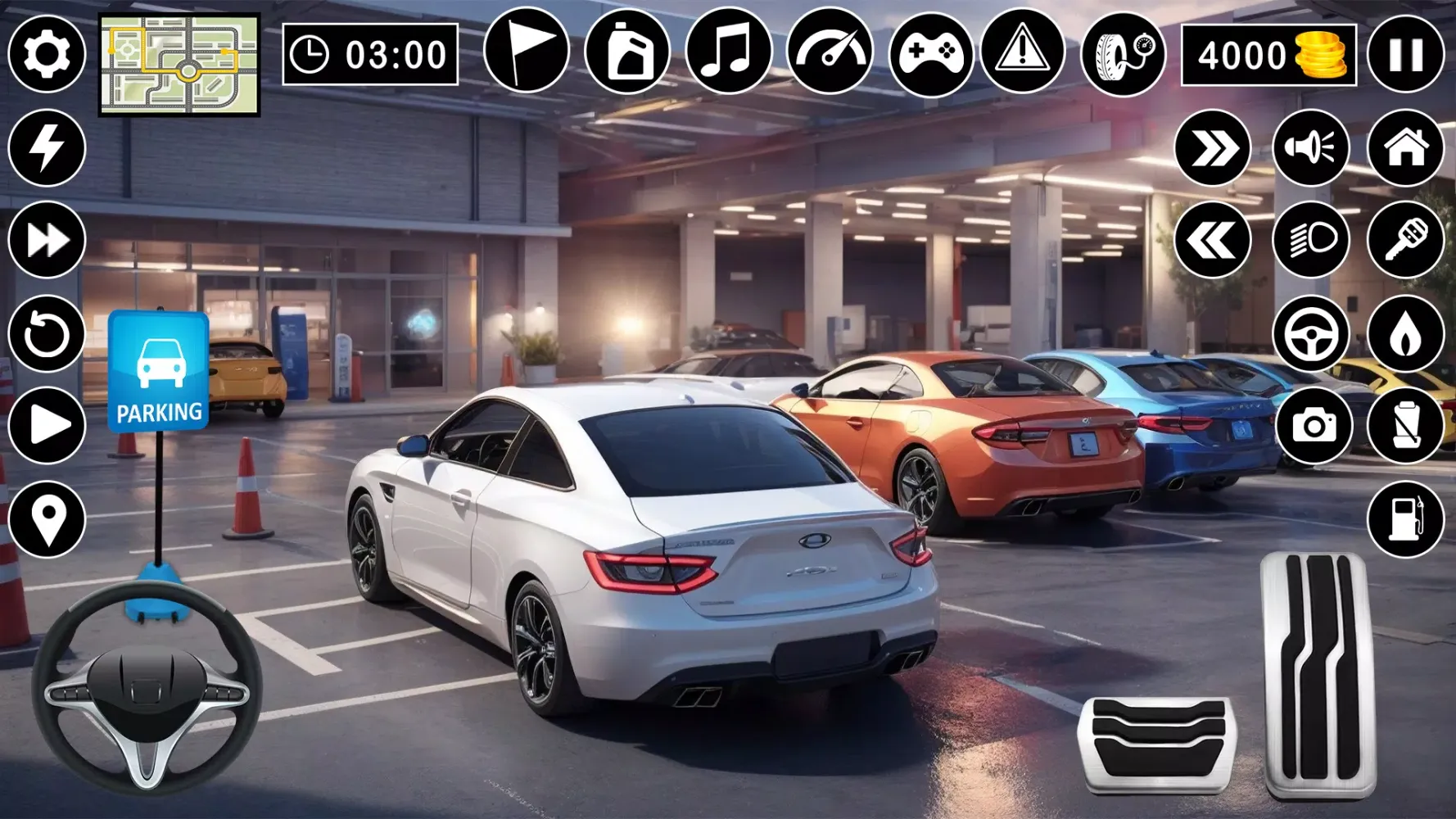Pause the game

pos(1406,56)
